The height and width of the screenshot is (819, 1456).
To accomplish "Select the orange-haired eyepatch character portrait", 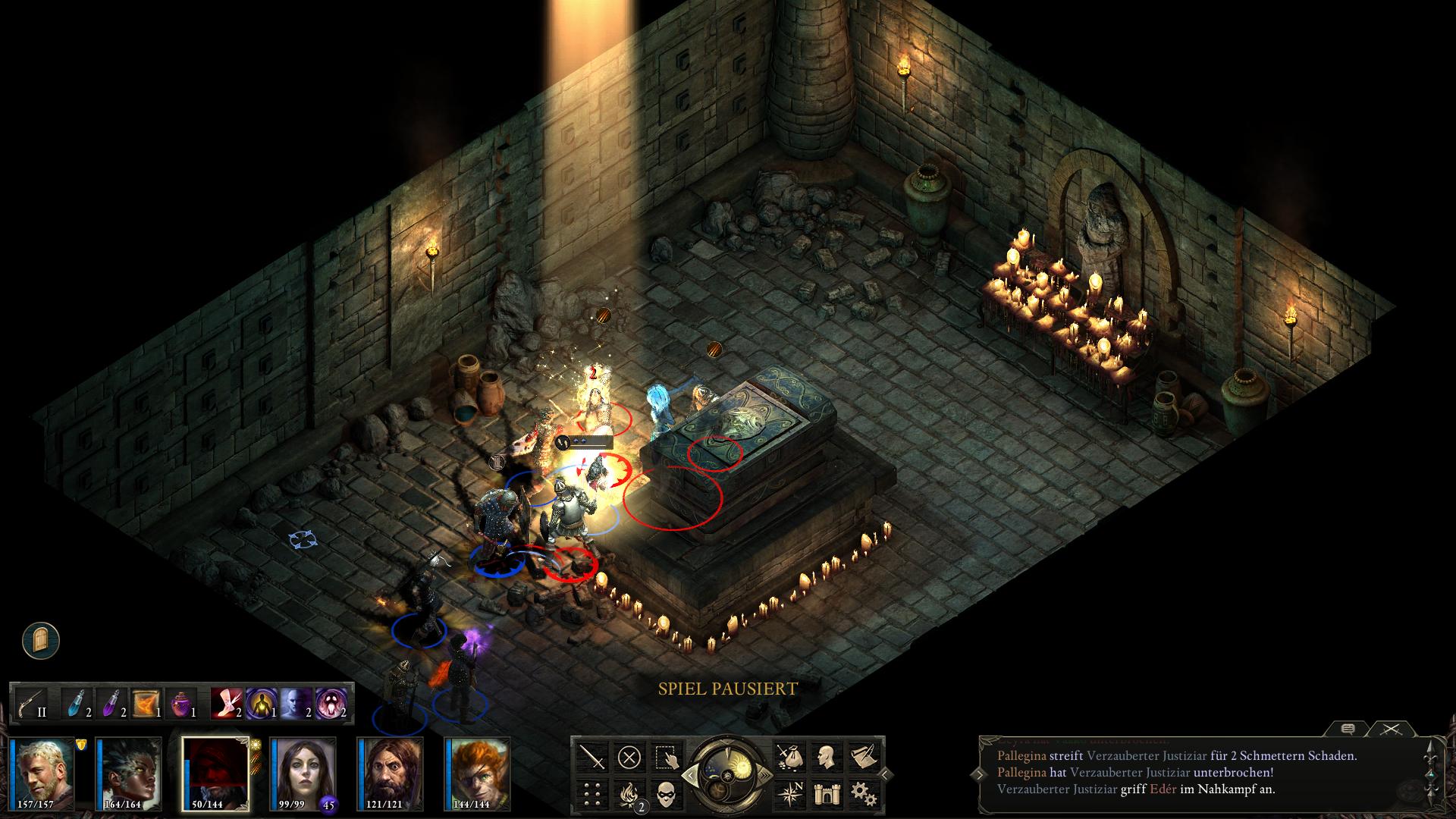I will [479, 772].
